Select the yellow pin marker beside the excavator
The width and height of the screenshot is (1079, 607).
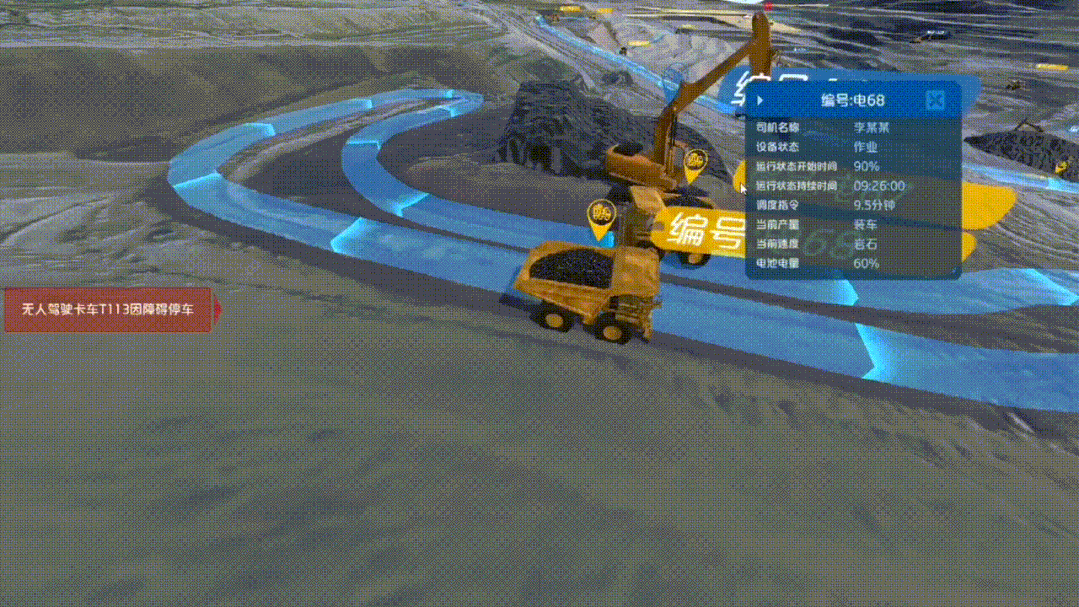click(x=695, y=163)
